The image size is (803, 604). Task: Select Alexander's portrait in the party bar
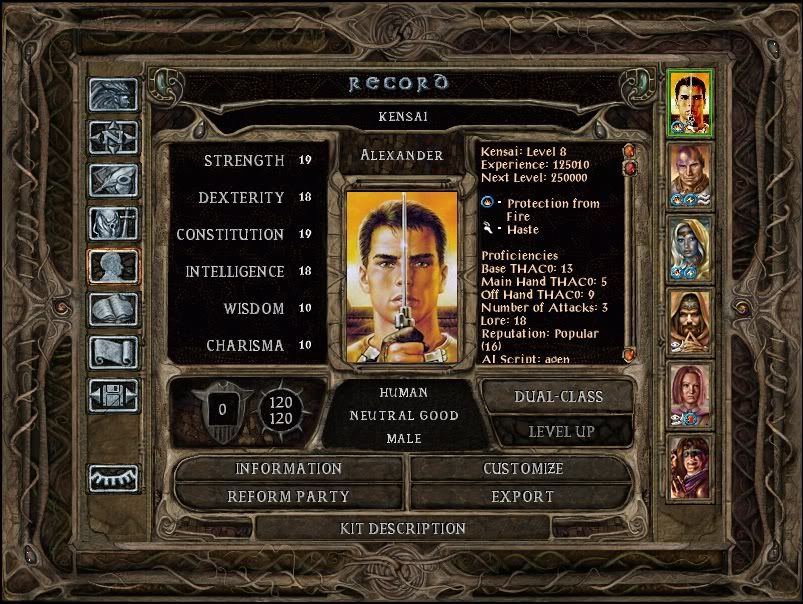[x=690, y=102]
